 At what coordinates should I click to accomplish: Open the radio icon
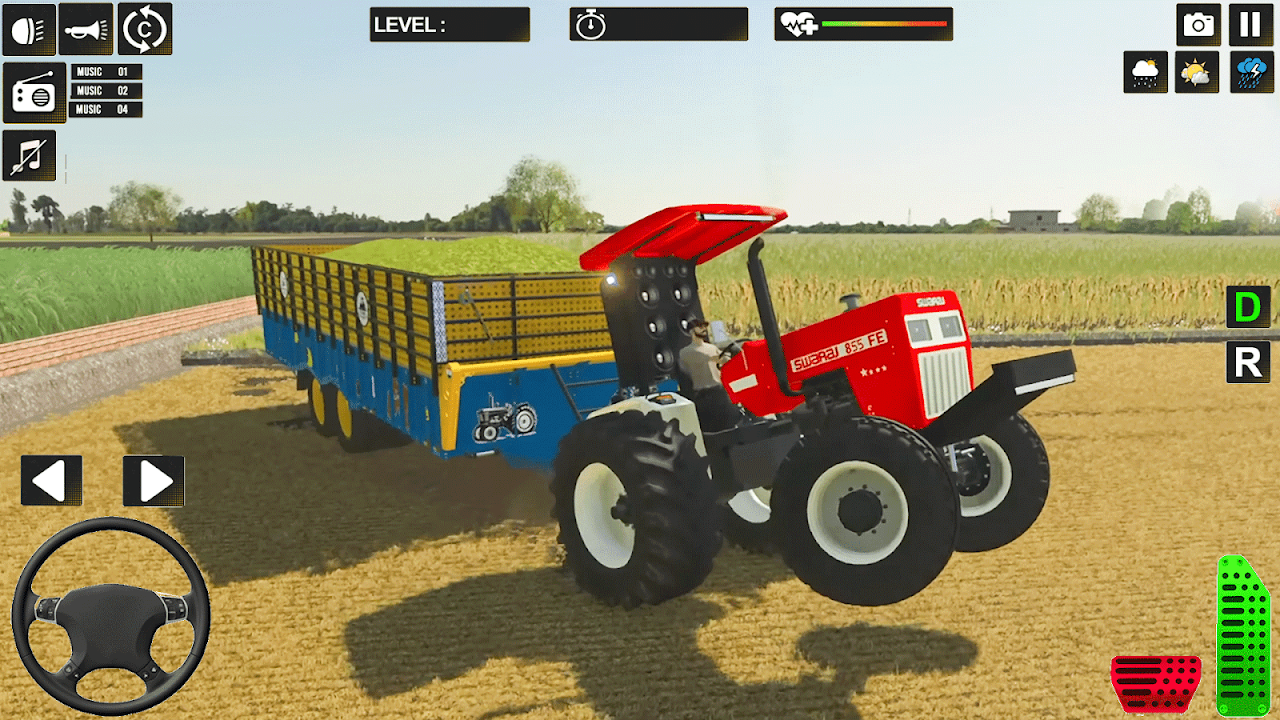click(34, 93)
